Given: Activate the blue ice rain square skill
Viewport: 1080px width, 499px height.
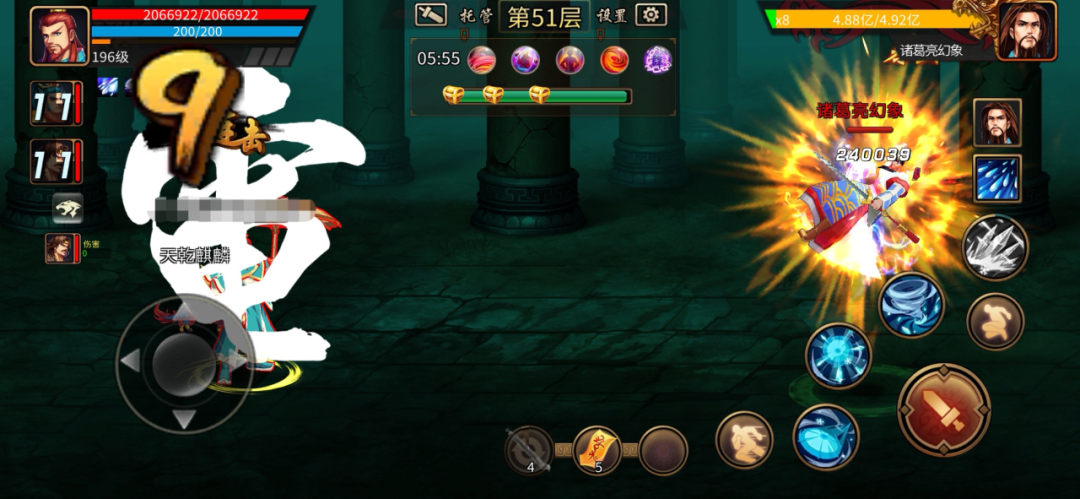Looking at the screenshot, I should point(997,179).
